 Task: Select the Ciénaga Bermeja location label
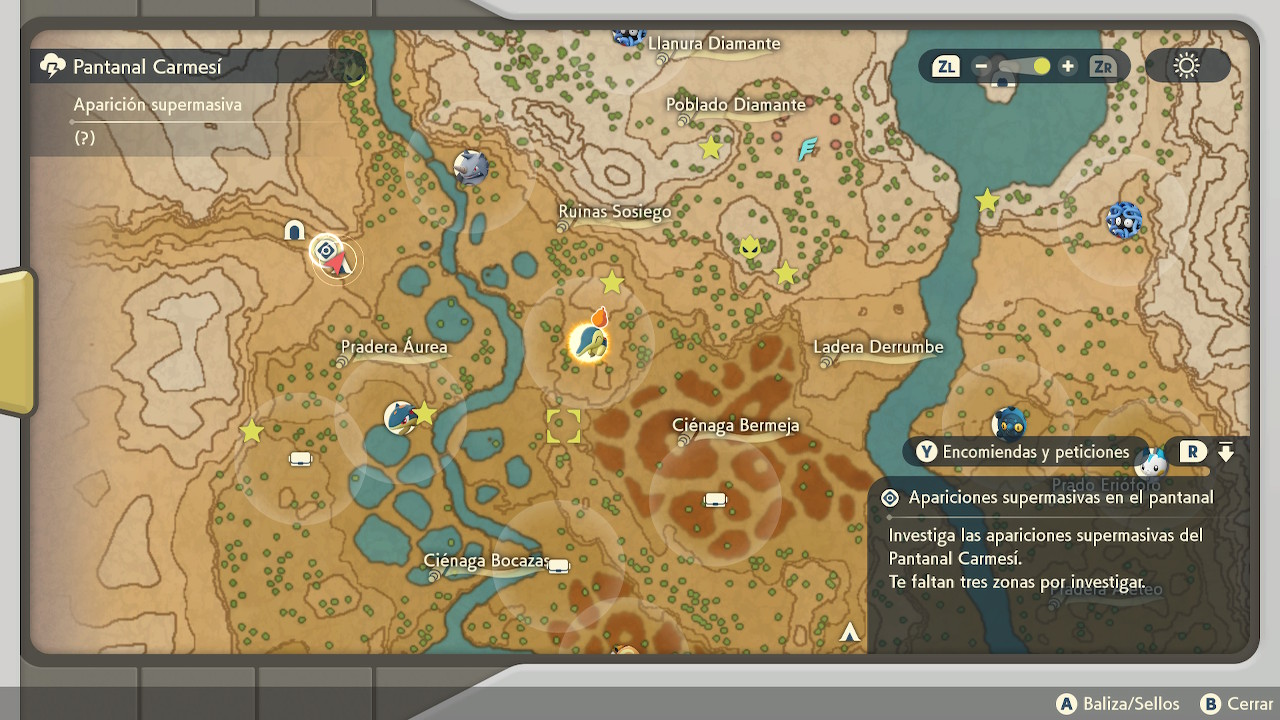pyautogui.click(x=736, y=426)
